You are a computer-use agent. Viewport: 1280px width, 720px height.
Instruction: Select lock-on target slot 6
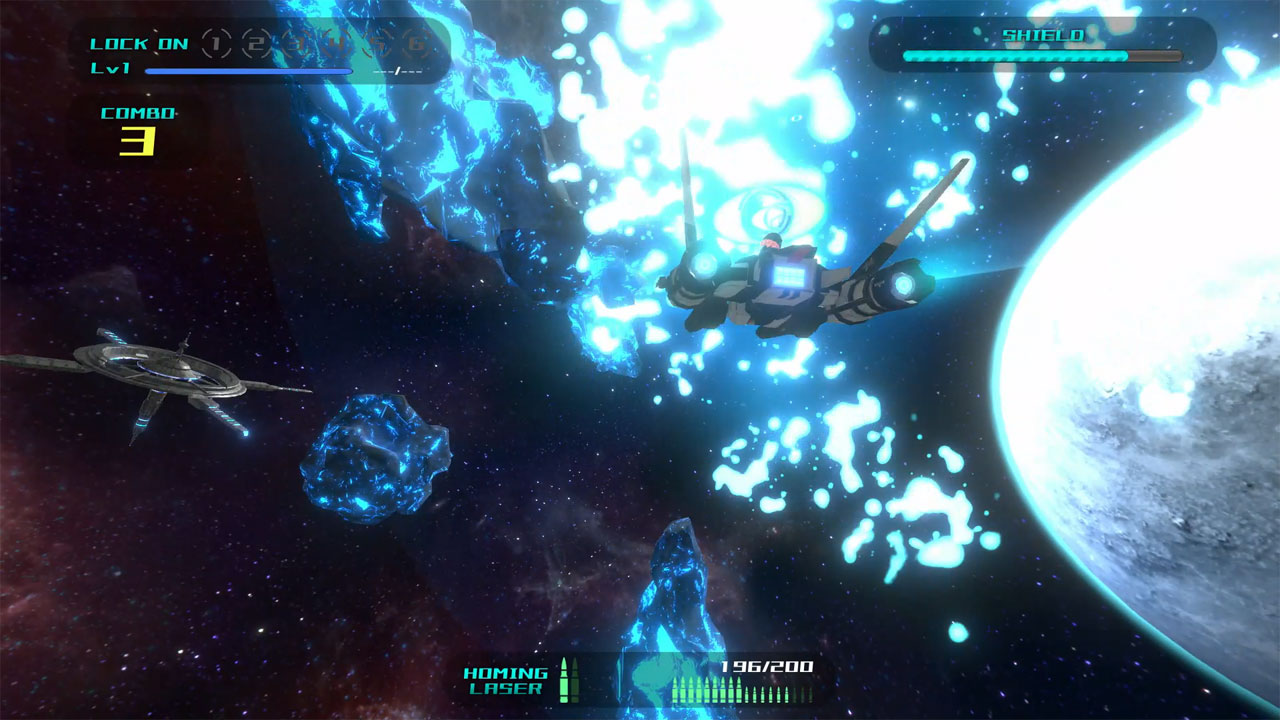(415, 44)
